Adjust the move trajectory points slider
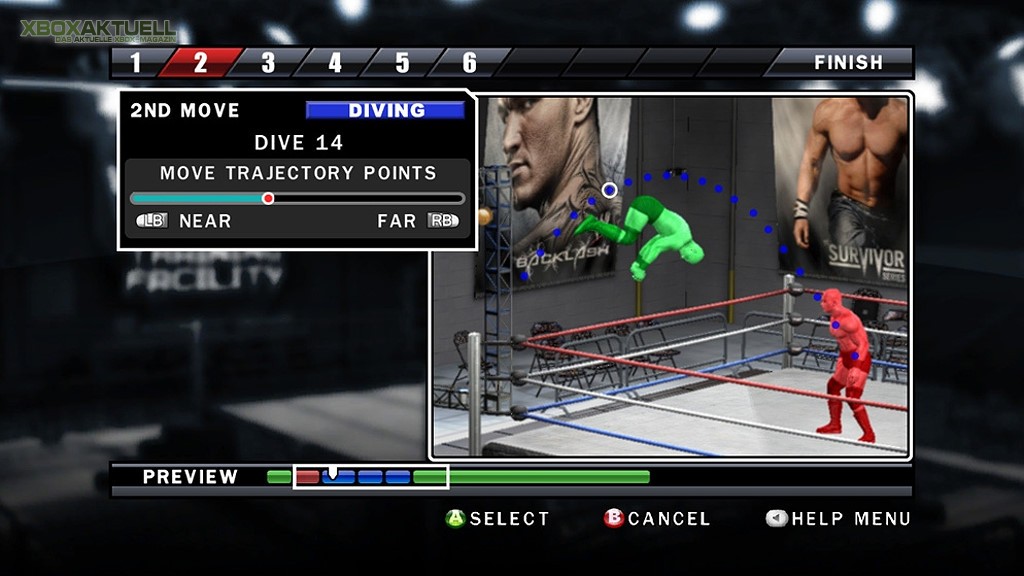Image resolution: width=1024 pixels, height=576 pixels. coord(268,198)
